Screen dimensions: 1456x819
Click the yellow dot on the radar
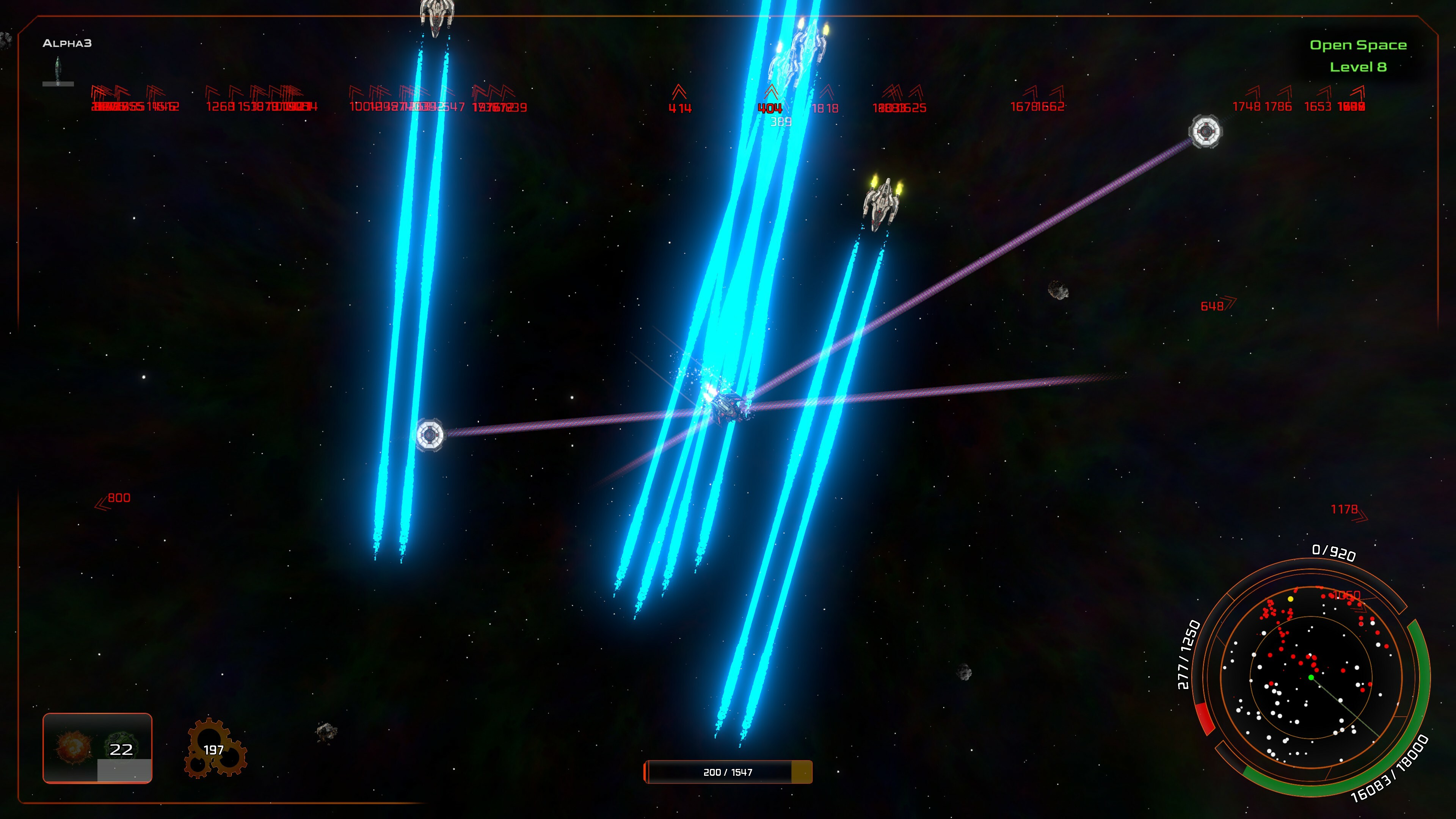pyautogui.click(x=1290, y=599)
